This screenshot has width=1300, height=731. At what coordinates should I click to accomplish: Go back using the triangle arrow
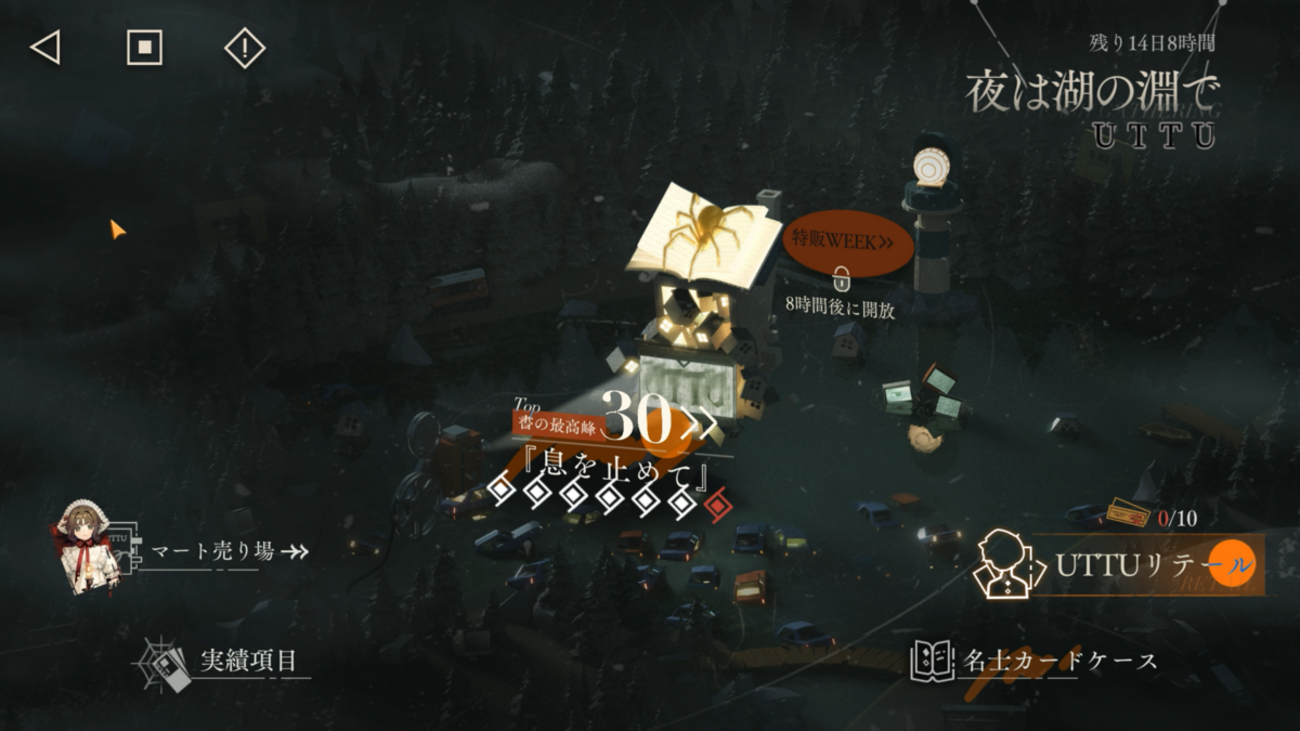46,48
